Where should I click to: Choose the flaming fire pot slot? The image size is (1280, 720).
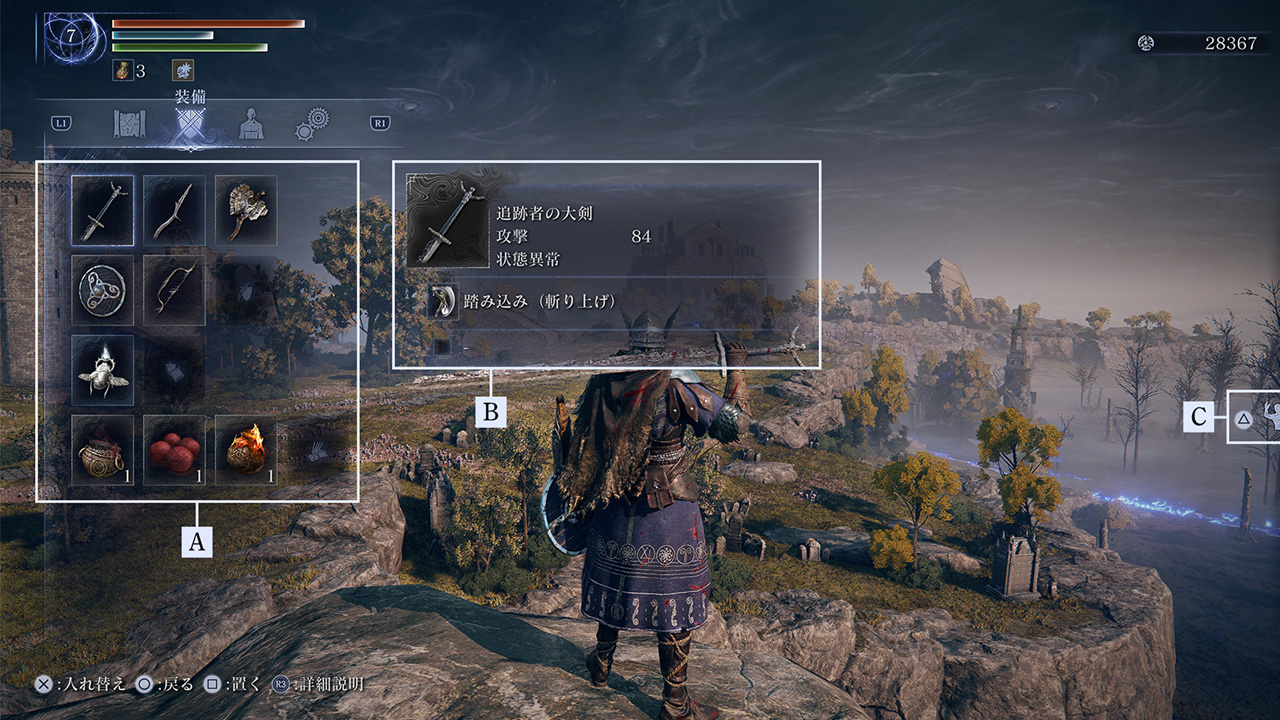coord(246,449)
